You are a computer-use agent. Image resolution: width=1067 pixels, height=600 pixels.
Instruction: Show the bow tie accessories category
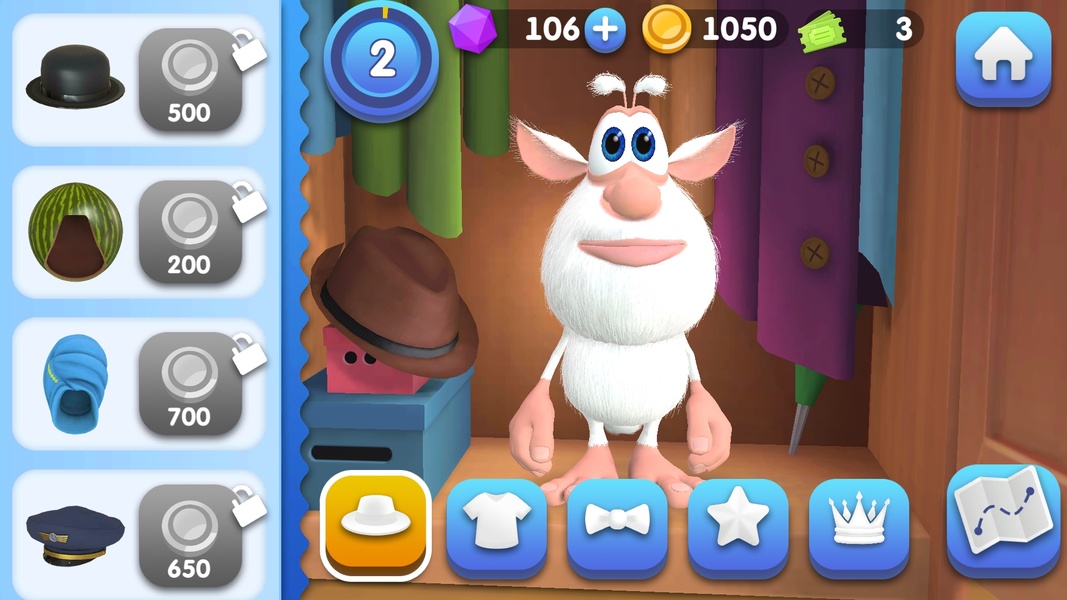pyautogui.click(x=617, y=524)
